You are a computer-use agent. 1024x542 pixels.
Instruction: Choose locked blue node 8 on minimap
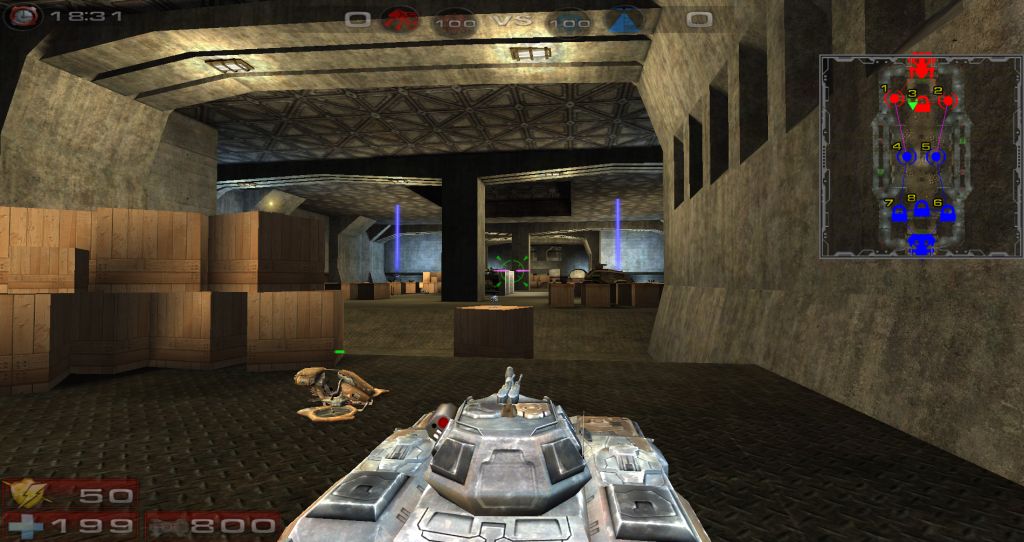coord(922,209)
